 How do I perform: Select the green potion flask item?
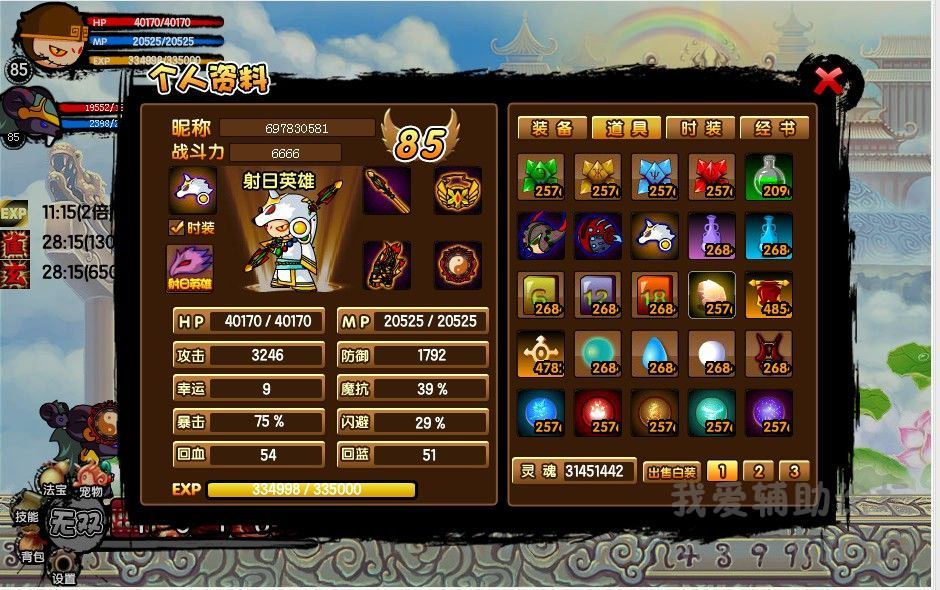click(768, 177)
